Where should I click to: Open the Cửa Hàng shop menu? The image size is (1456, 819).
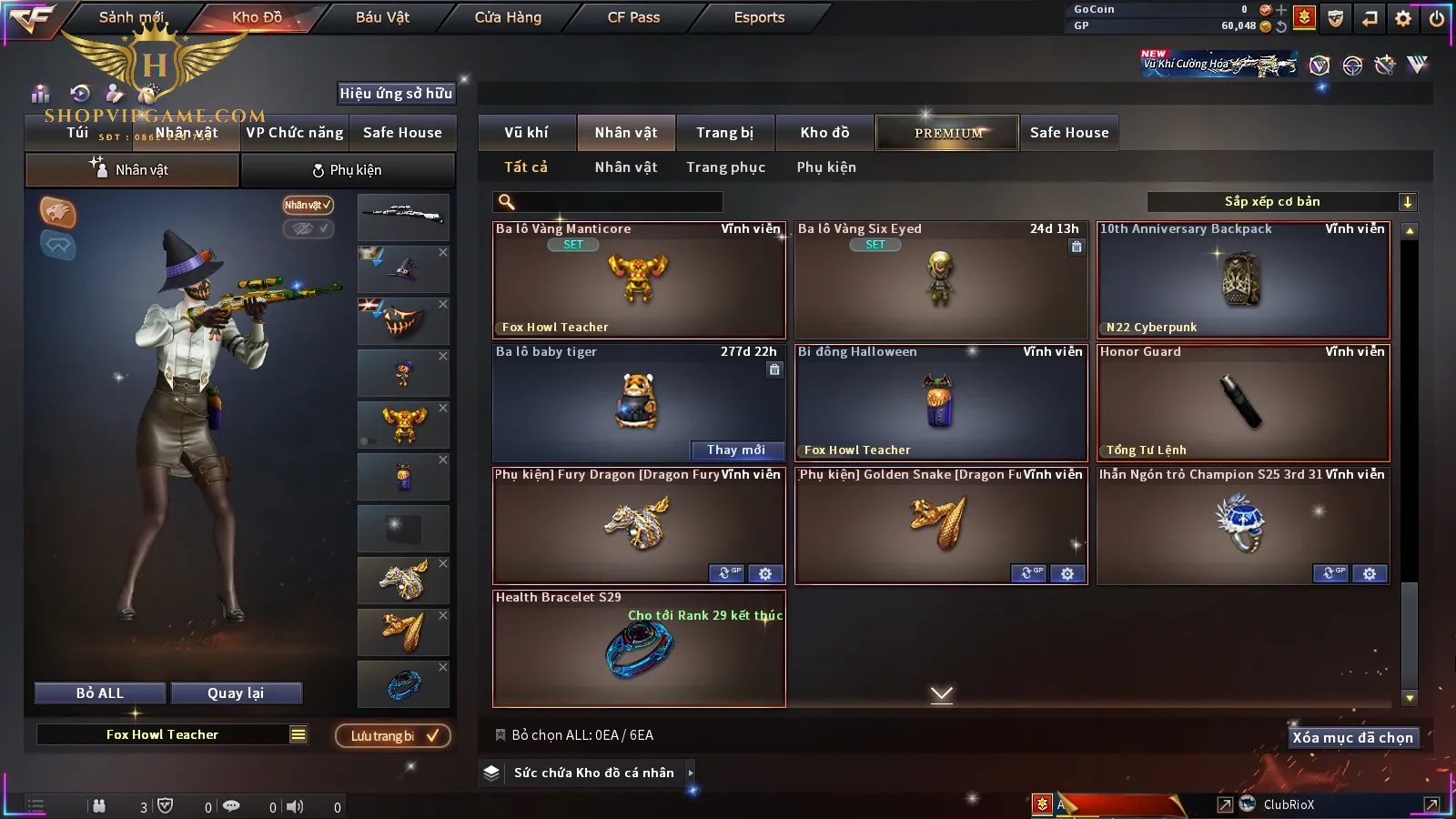508,17
